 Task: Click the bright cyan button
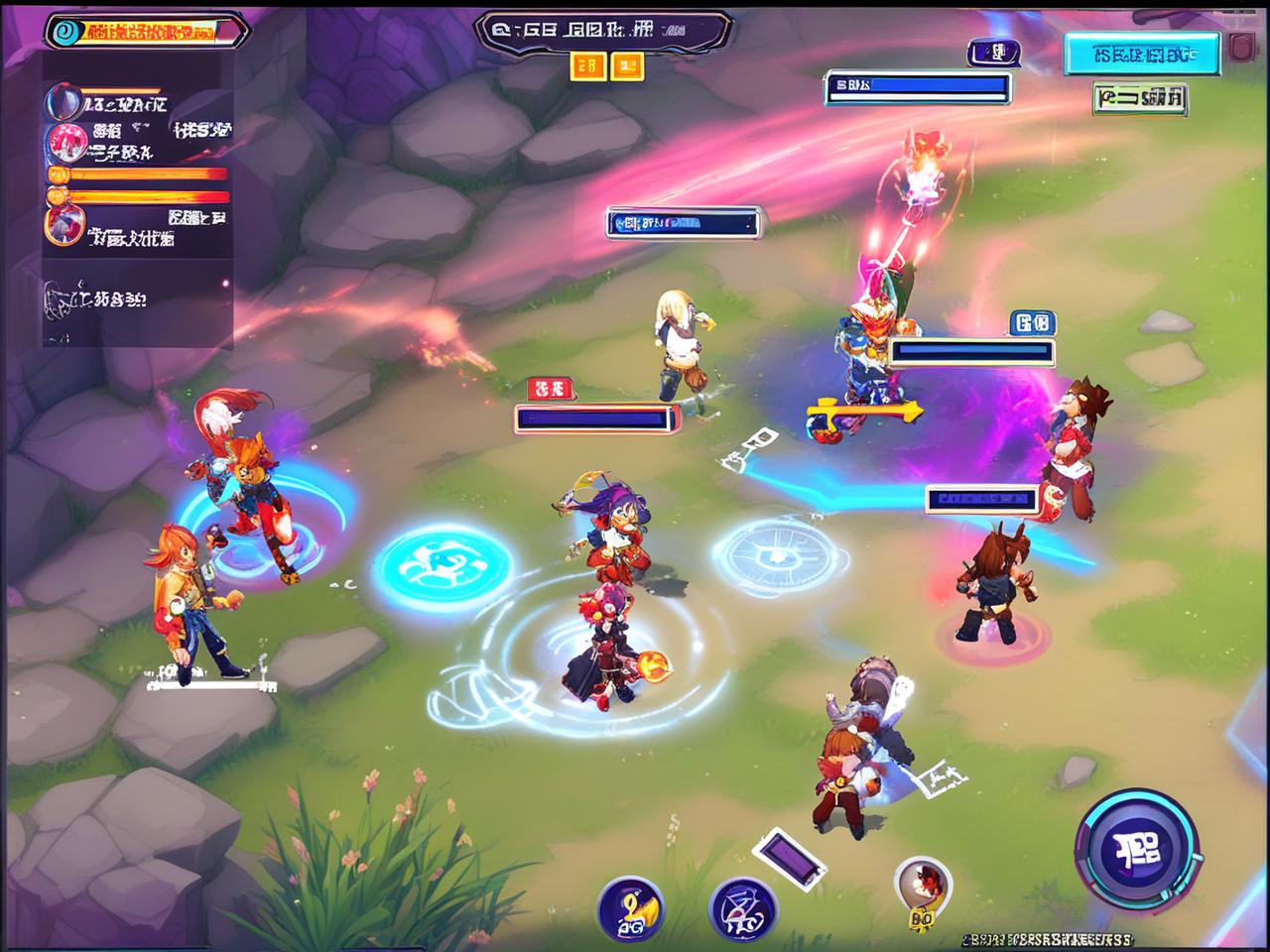pyautogui.click(x=1141, y=55)
